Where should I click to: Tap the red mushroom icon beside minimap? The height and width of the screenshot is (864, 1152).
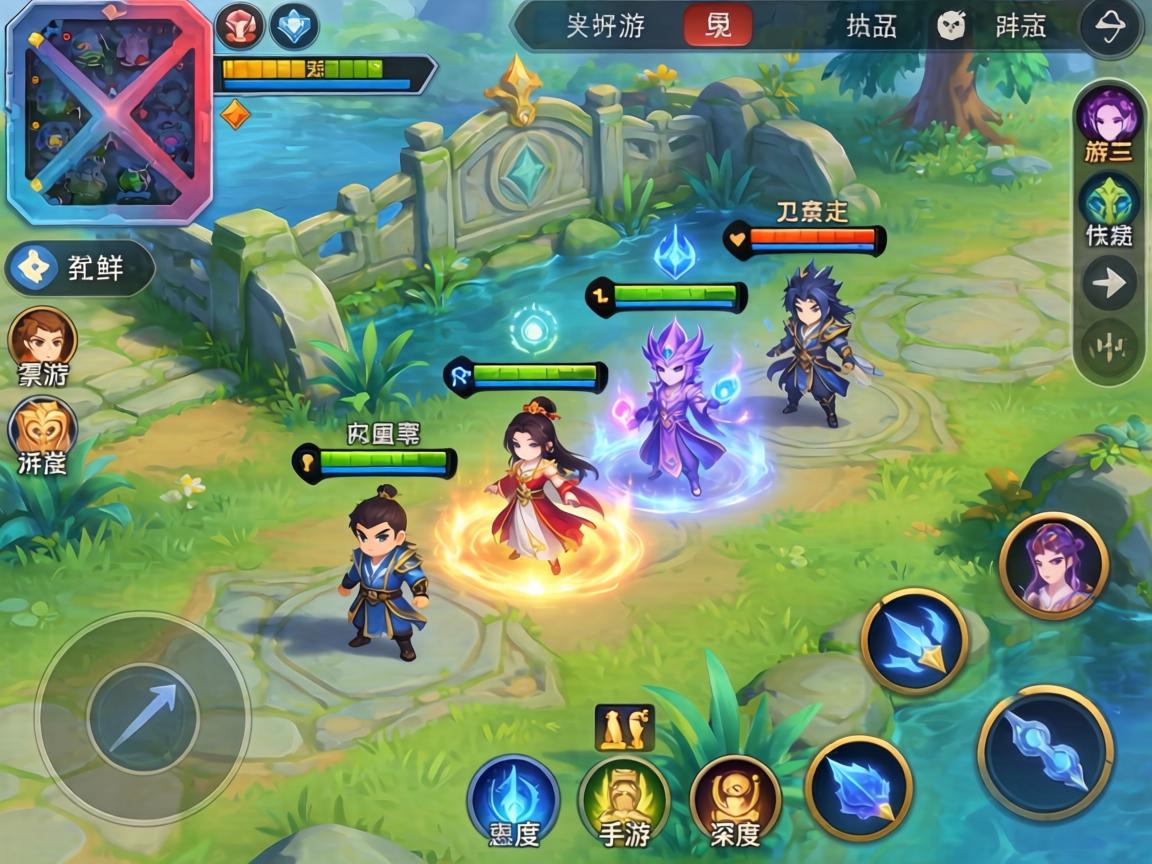[239, 27]
